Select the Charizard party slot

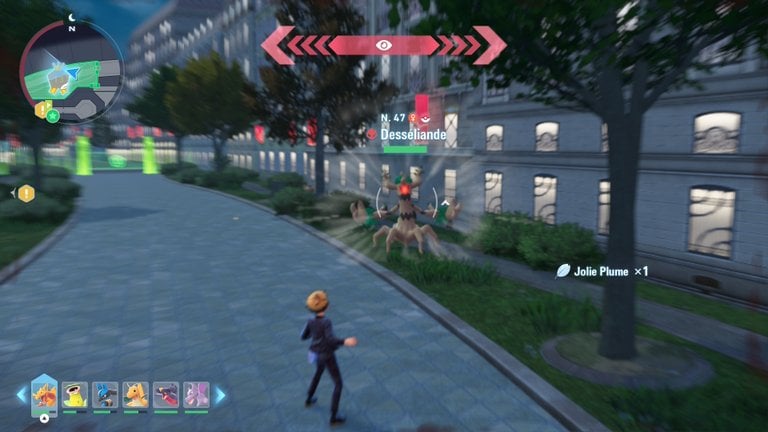(45, 395)
